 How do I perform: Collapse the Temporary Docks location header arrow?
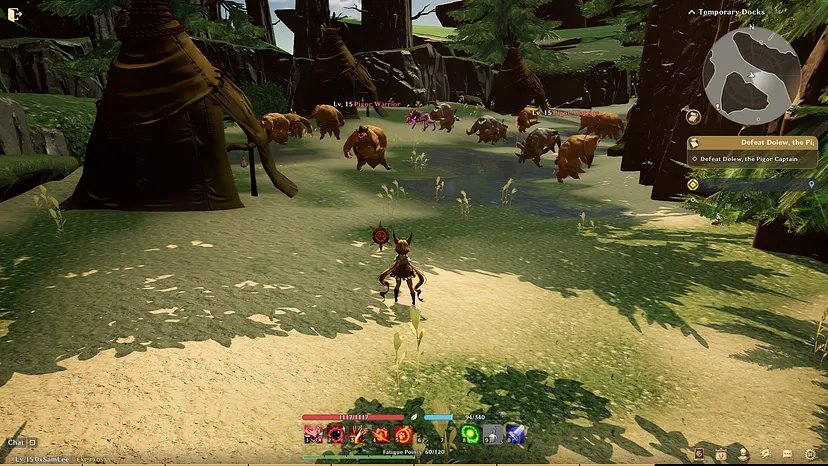pos(692,11)
